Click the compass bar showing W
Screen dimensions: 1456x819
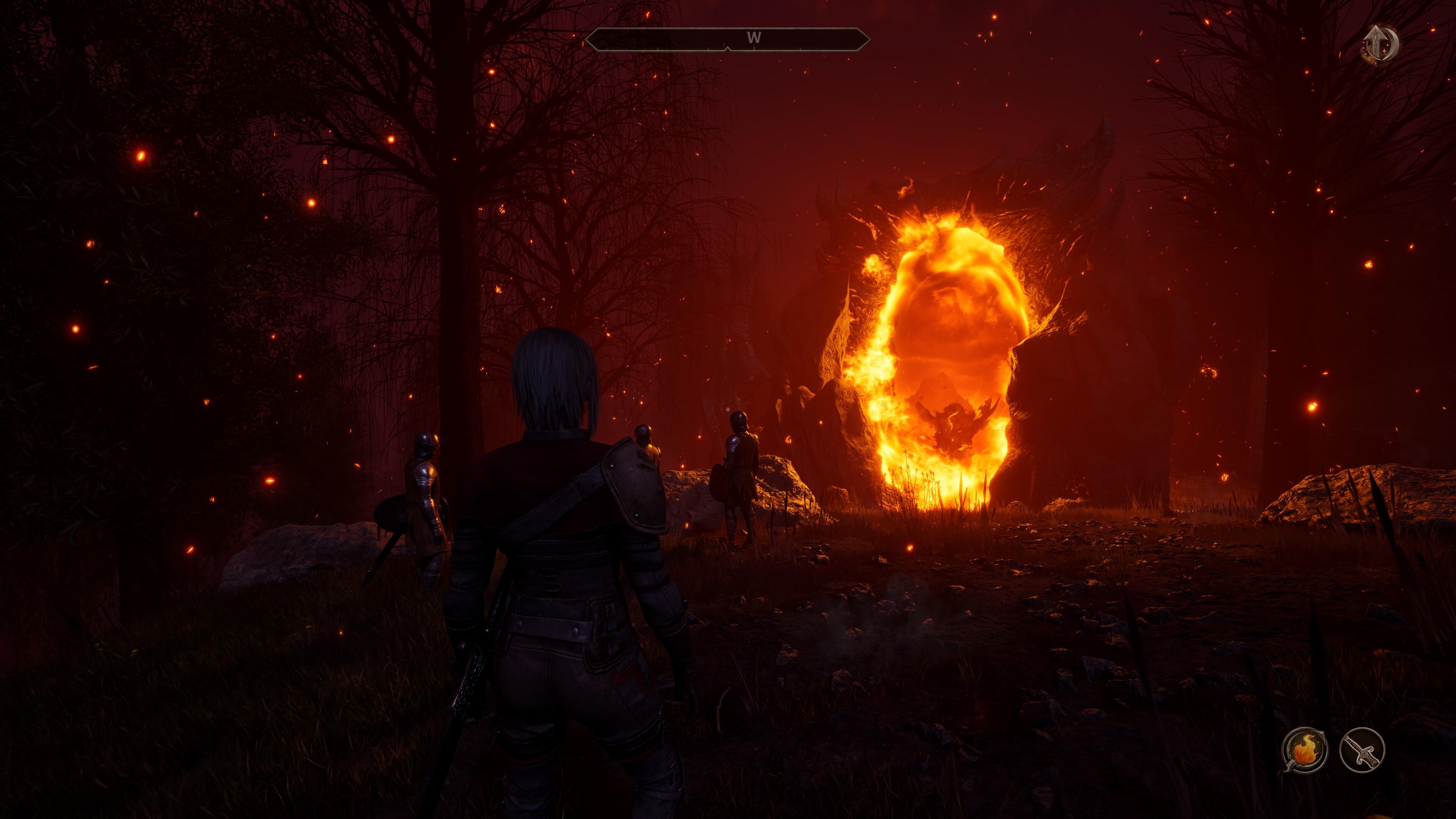click(728, 39)
